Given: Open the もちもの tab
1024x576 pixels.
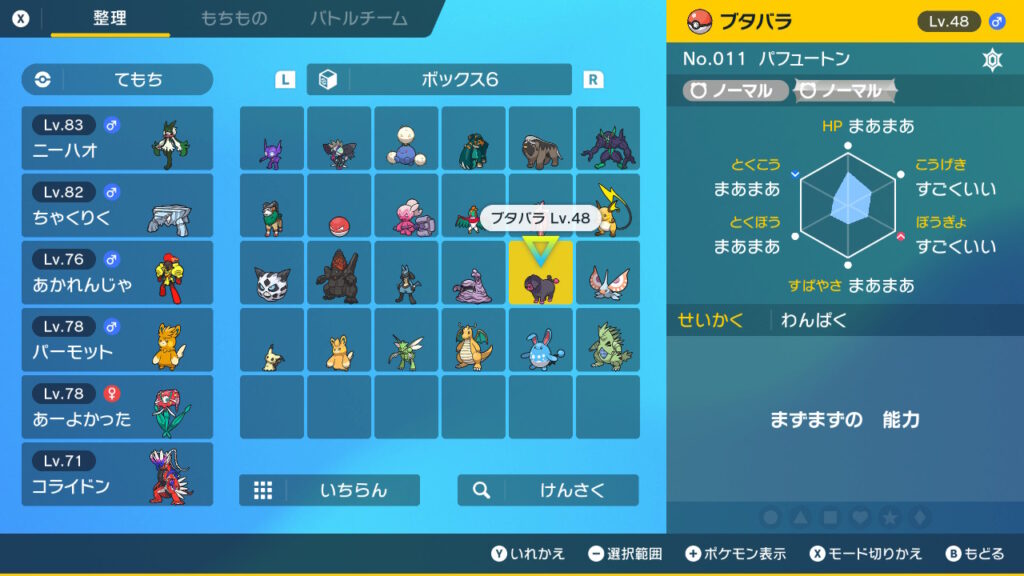Looking at the screenshot, I should [233, 18].
